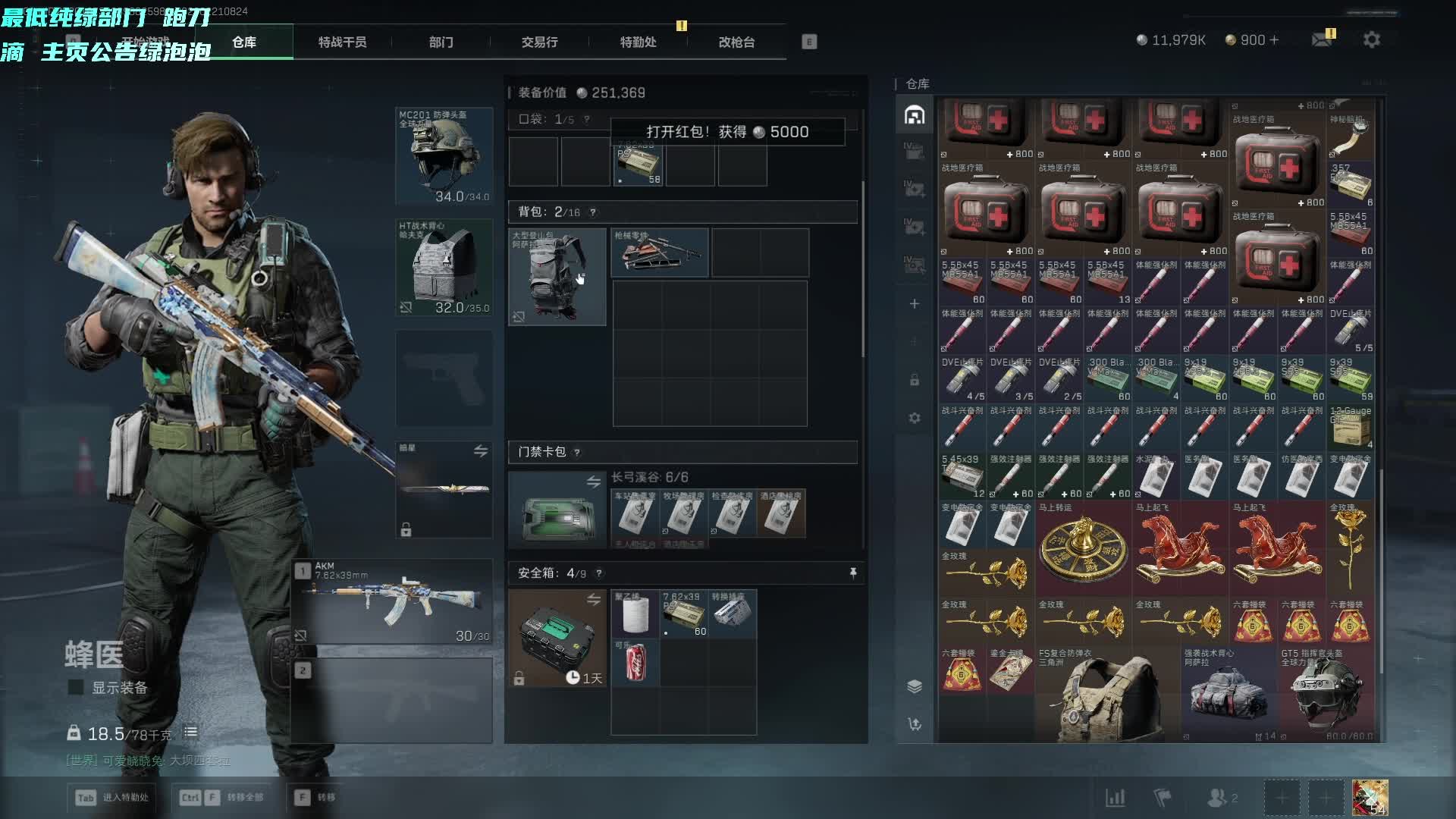1456x819 pixels.
Task: Pin the safe box section
Action: point(853,573)
